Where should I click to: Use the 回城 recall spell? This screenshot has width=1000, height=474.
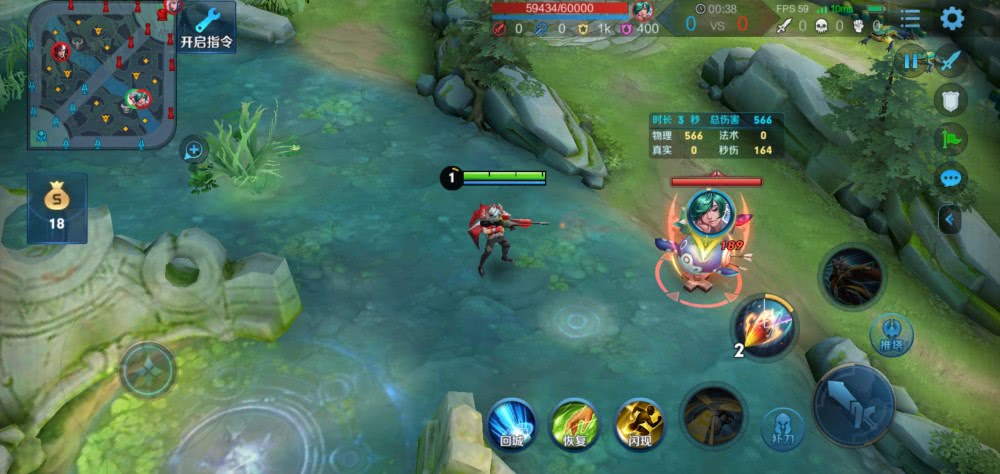[x=511, y=421]
